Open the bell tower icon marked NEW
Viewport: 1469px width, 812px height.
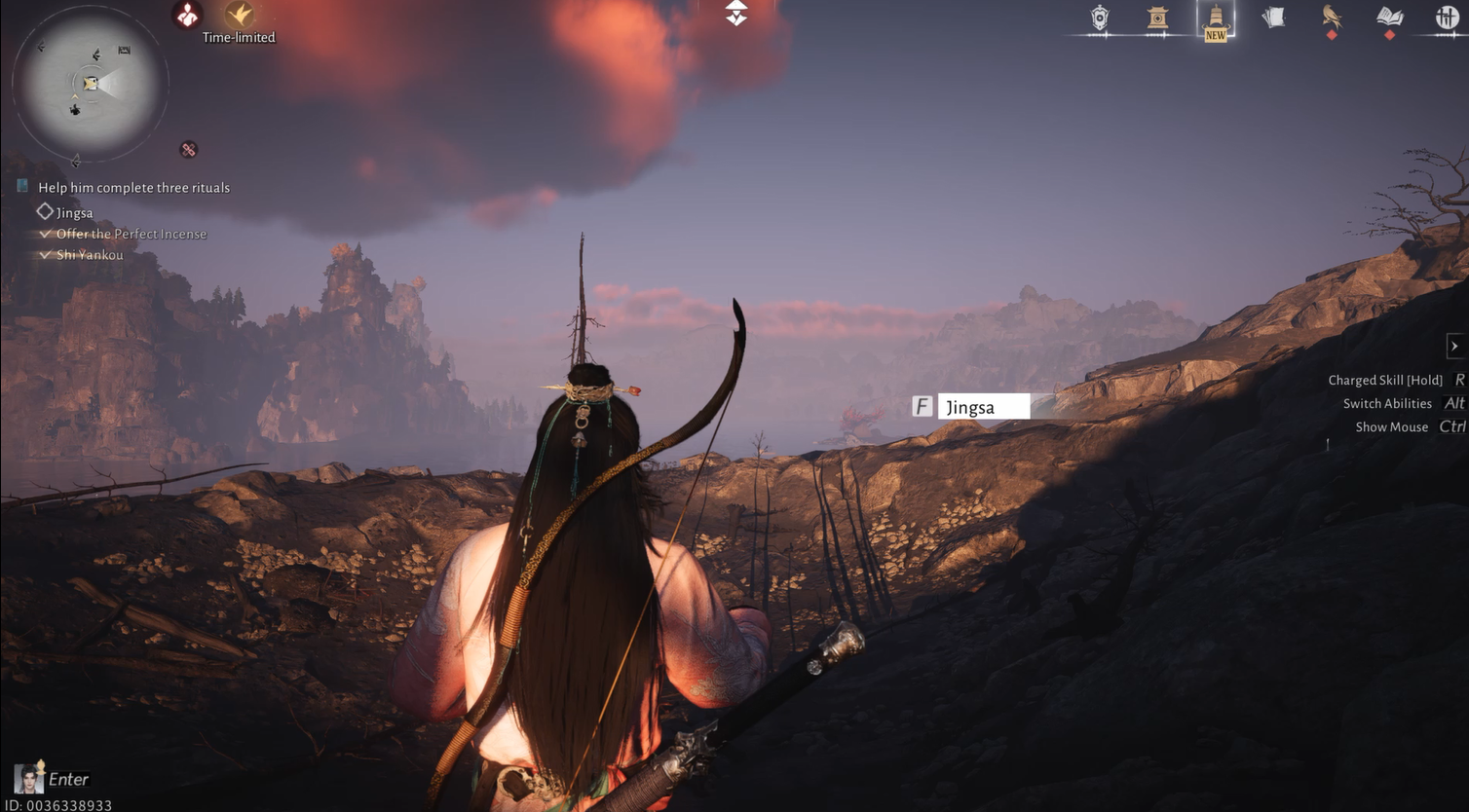coord(1216,18)
